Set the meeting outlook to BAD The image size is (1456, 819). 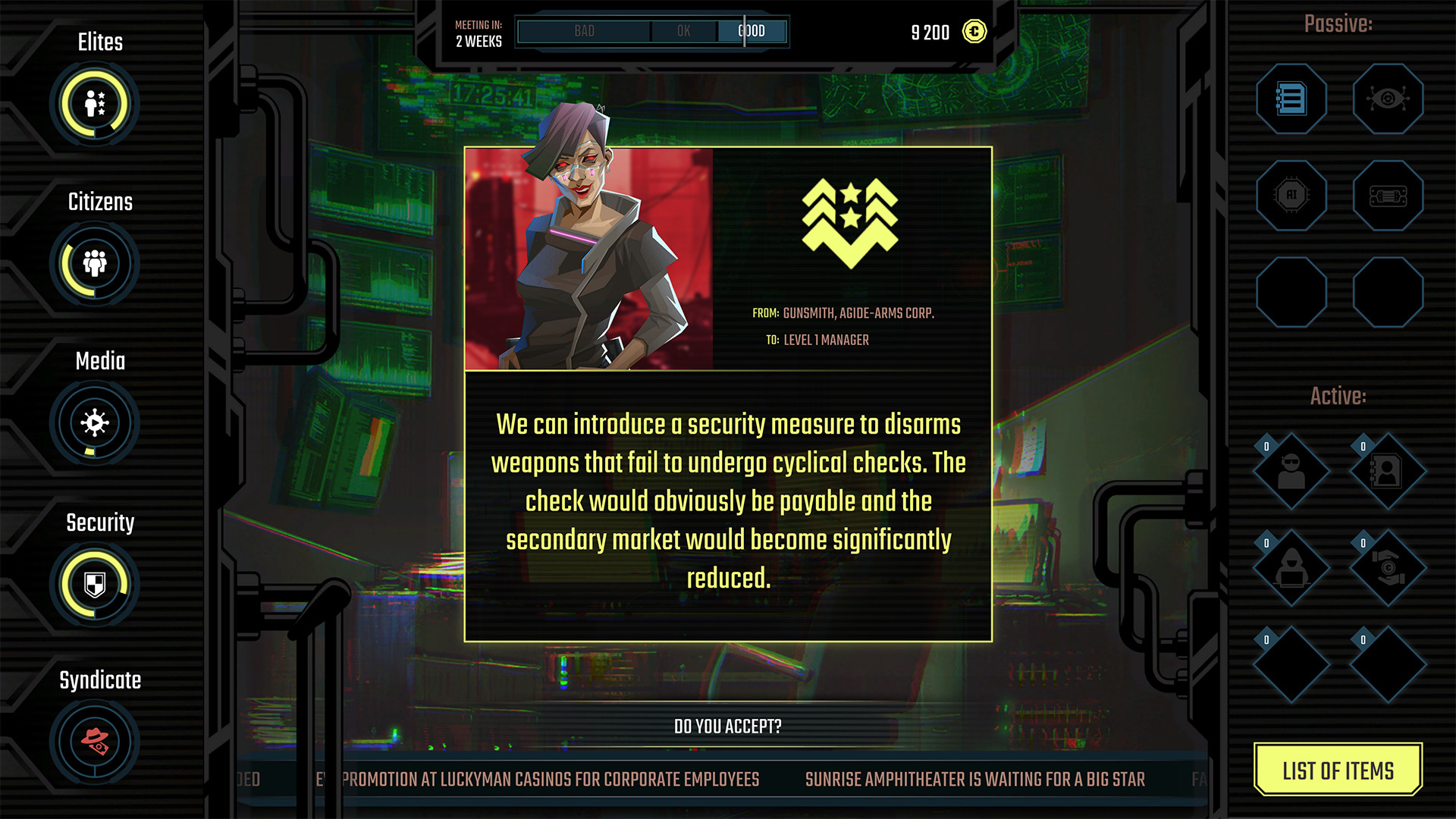[583, 31]
